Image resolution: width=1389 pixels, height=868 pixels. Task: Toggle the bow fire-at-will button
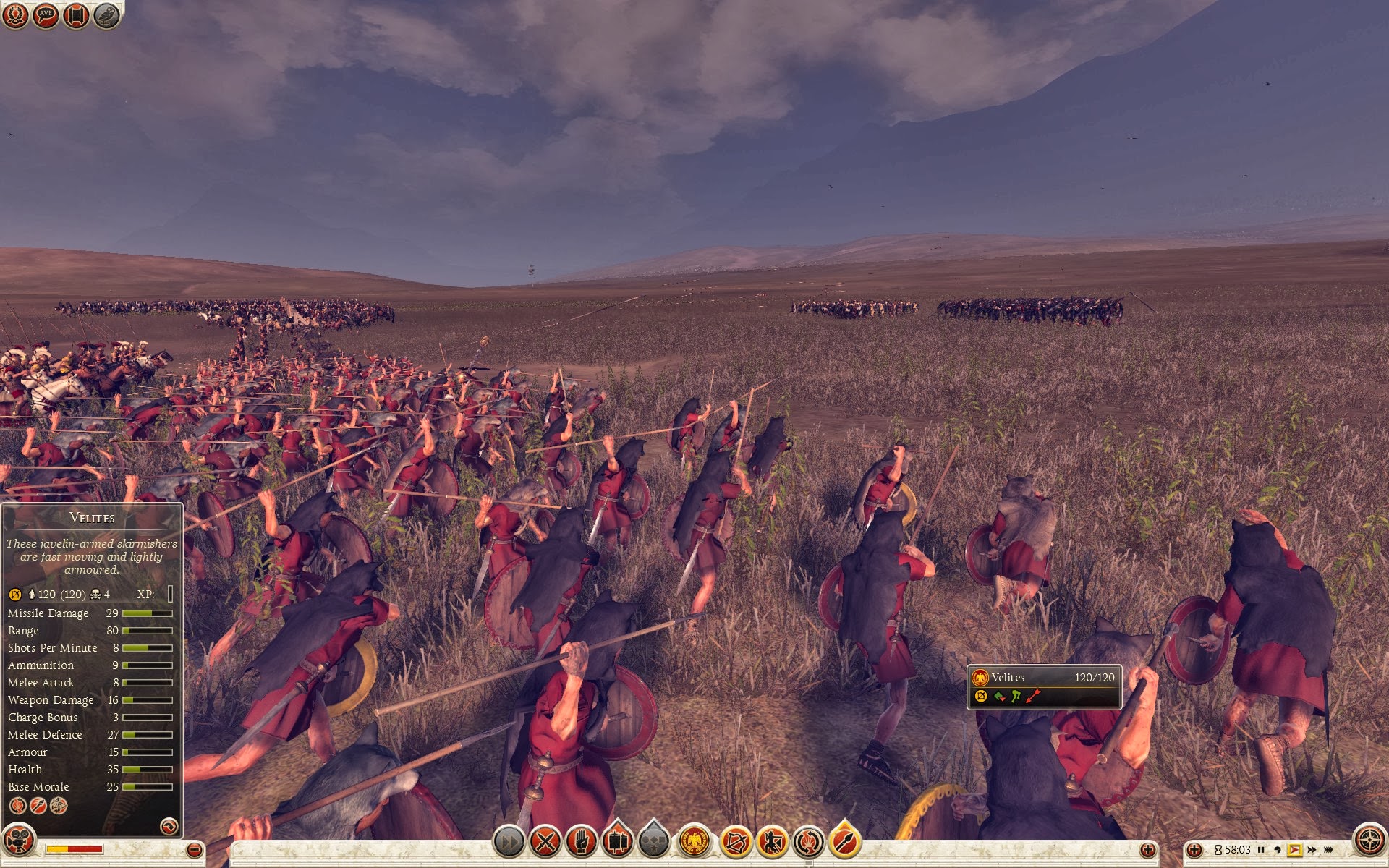[736, 841]
